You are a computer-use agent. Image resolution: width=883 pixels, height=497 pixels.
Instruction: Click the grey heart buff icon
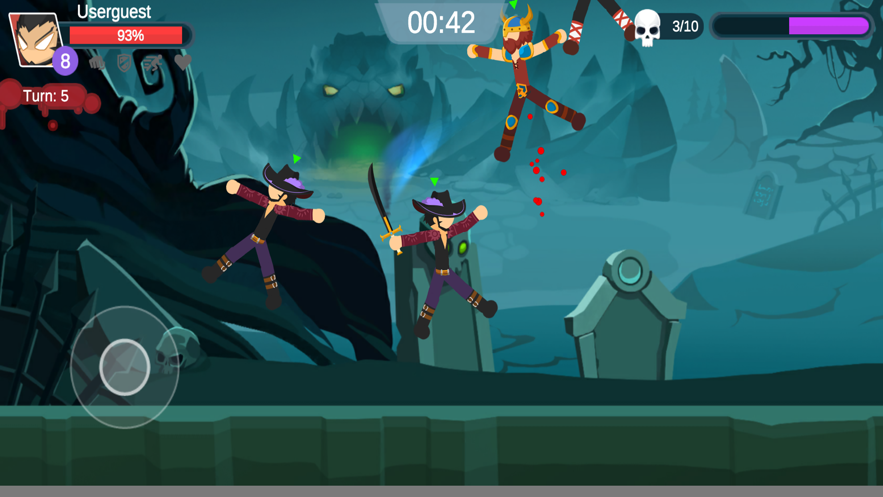point(182,62)
